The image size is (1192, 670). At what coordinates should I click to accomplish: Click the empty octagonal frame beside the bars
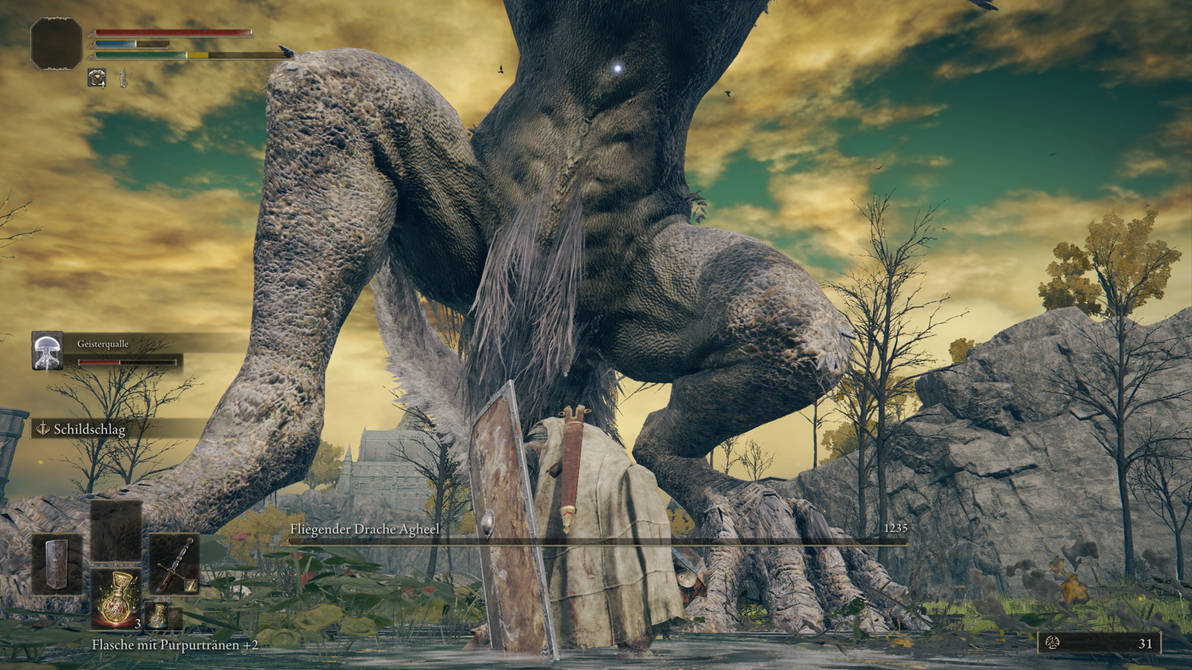[x=56, y=43]
